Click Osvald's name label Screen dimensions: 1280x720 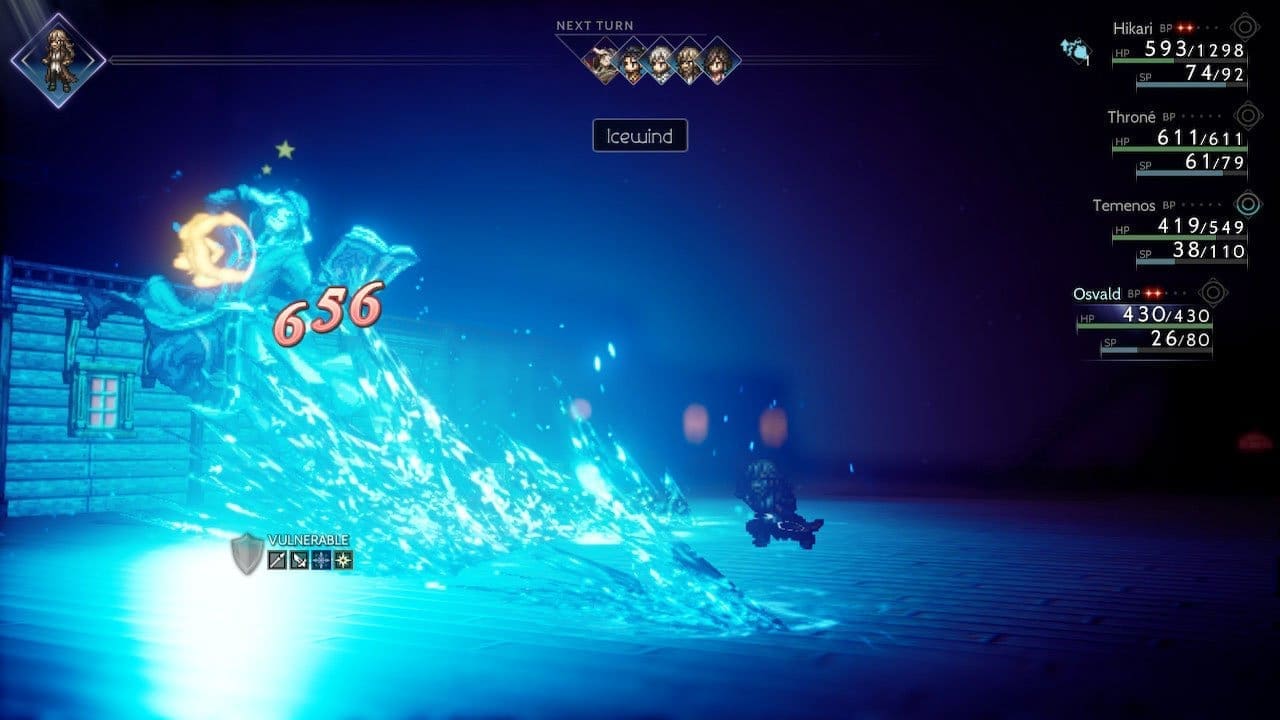[1095, 295]
